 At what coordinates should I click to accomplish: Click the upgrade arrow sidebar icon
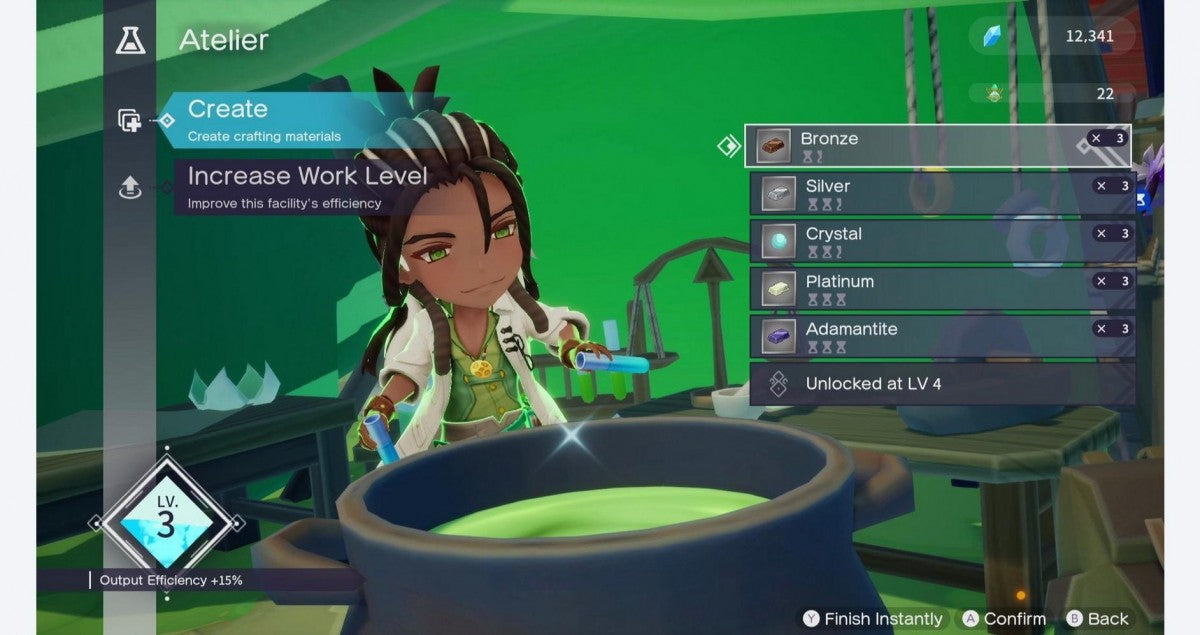129,187
